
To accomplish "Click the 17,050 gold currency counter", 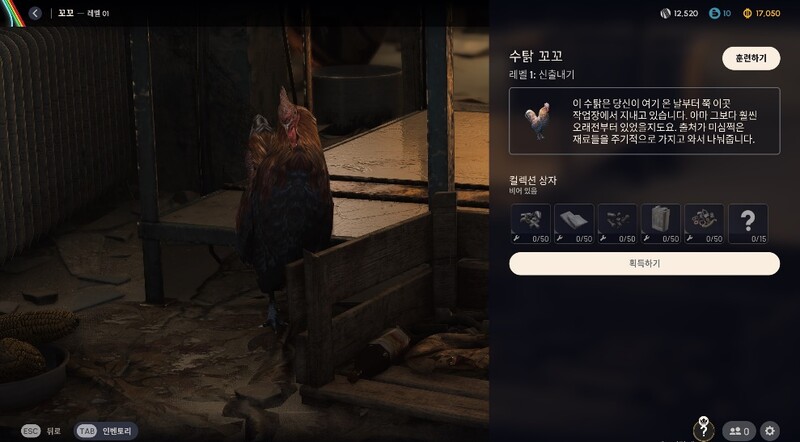I will [x=760, y=13].
